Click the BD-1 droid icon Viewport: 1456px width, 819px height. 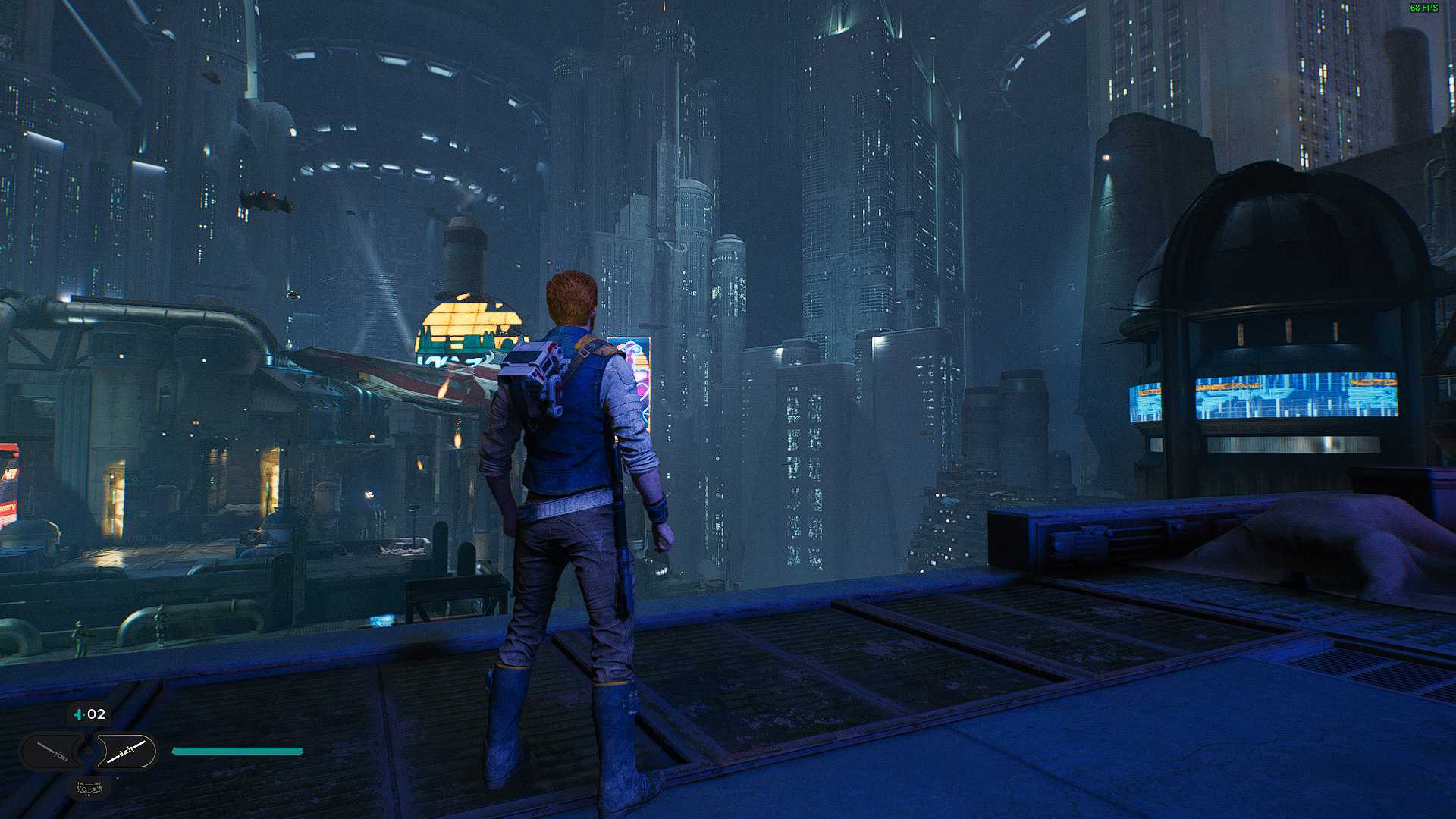[89, 788]
